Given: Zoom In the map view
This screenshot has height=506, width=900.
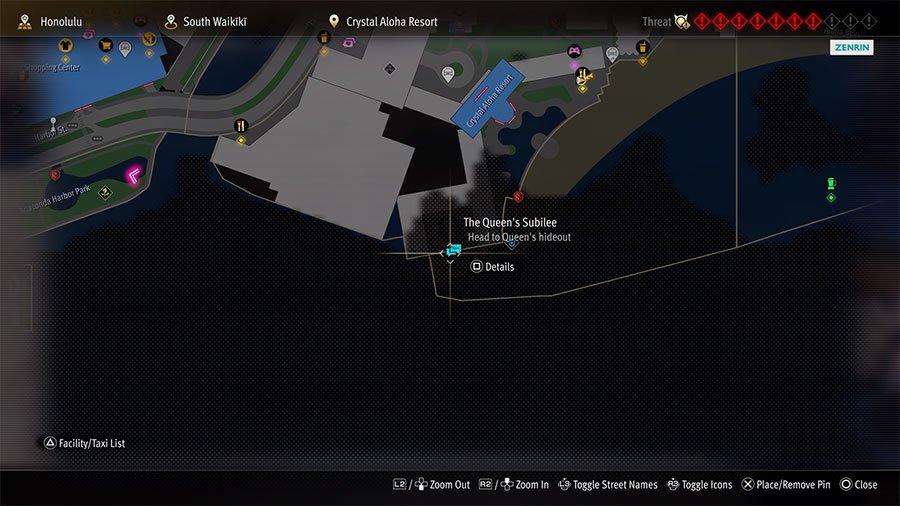Looking at the screenshot, I should coord(514,485).
